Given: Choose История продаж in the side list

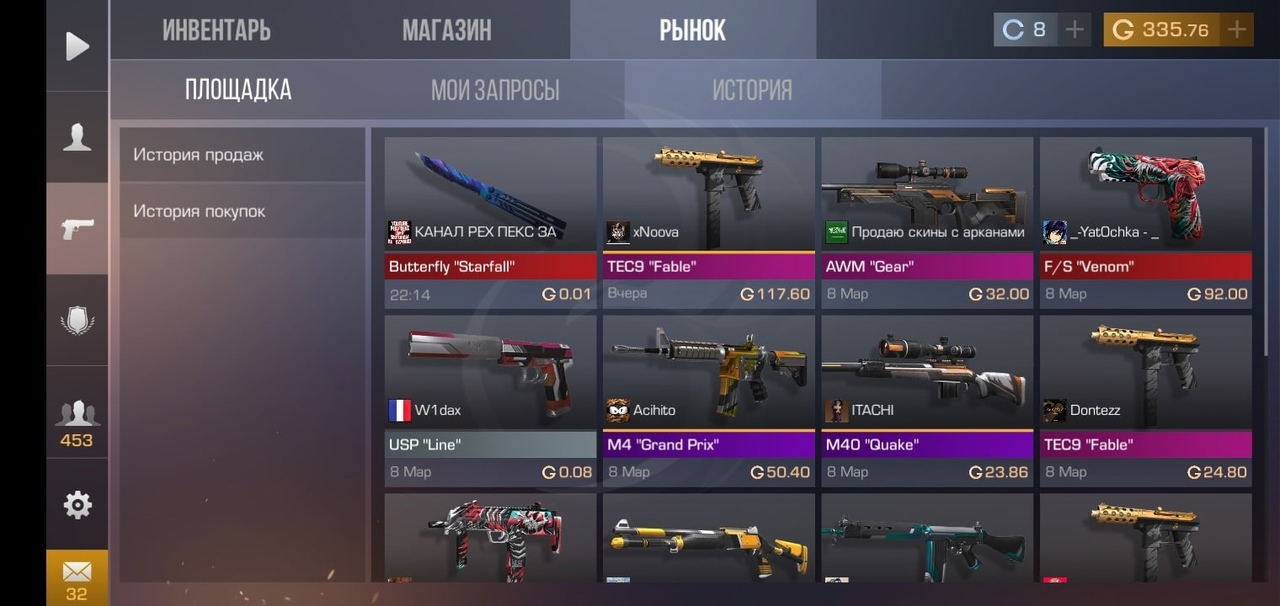Looking at the screenshot, I should tap(242, 155).
